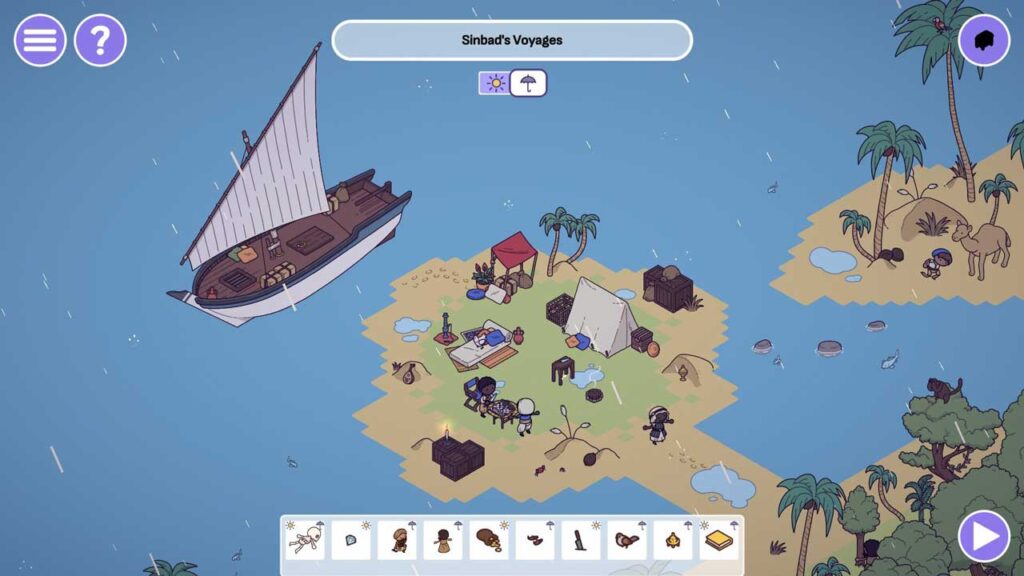1024x576 pixels.
Task: Select the yellow book item slot
Action: tap(719, 540)
